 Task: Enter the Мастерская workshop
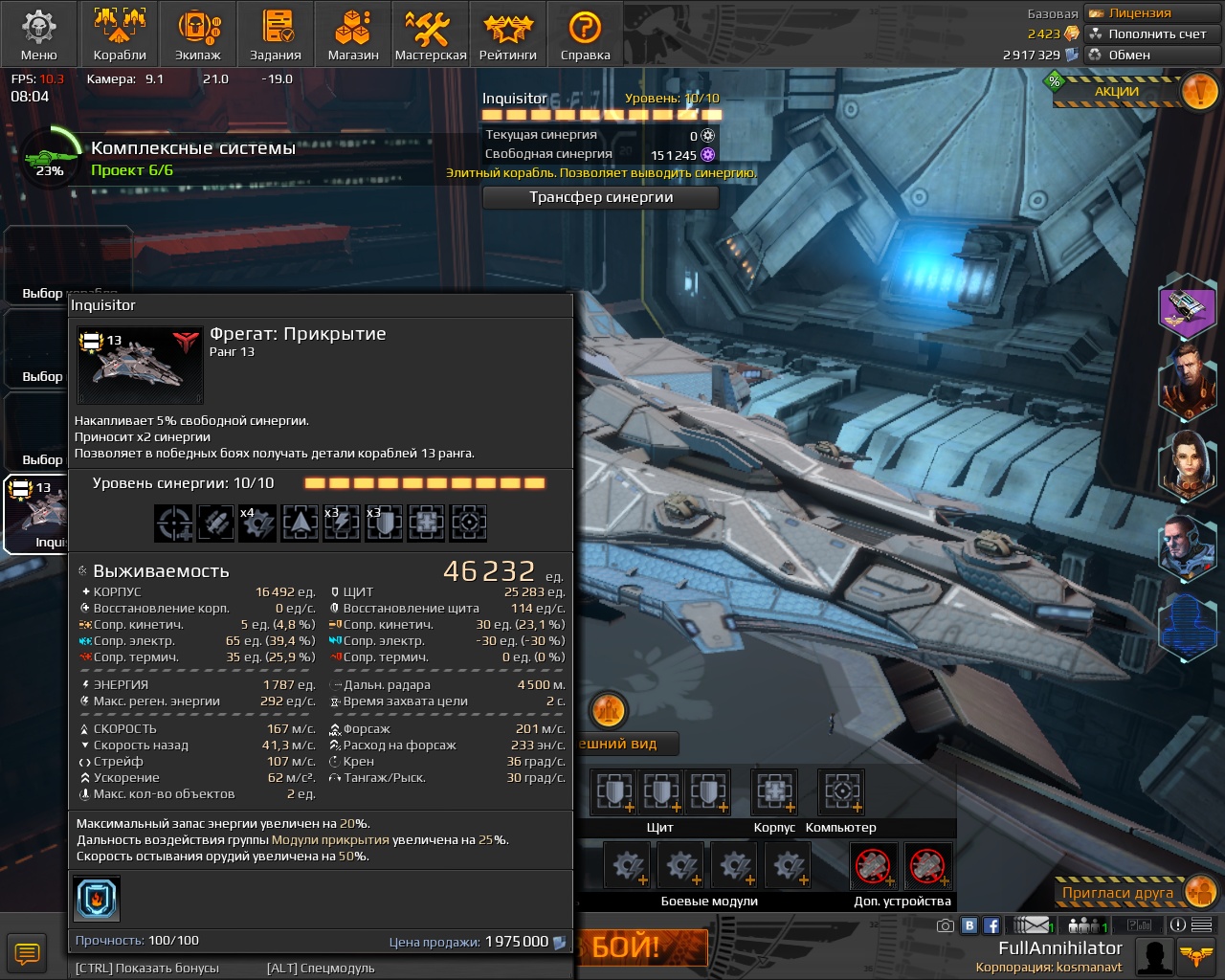[x=431, y=33]
